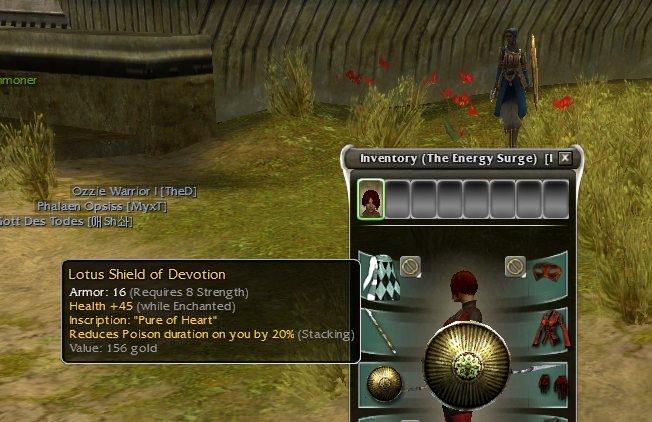Click the Inventory window title bar

tap(450, 158)
